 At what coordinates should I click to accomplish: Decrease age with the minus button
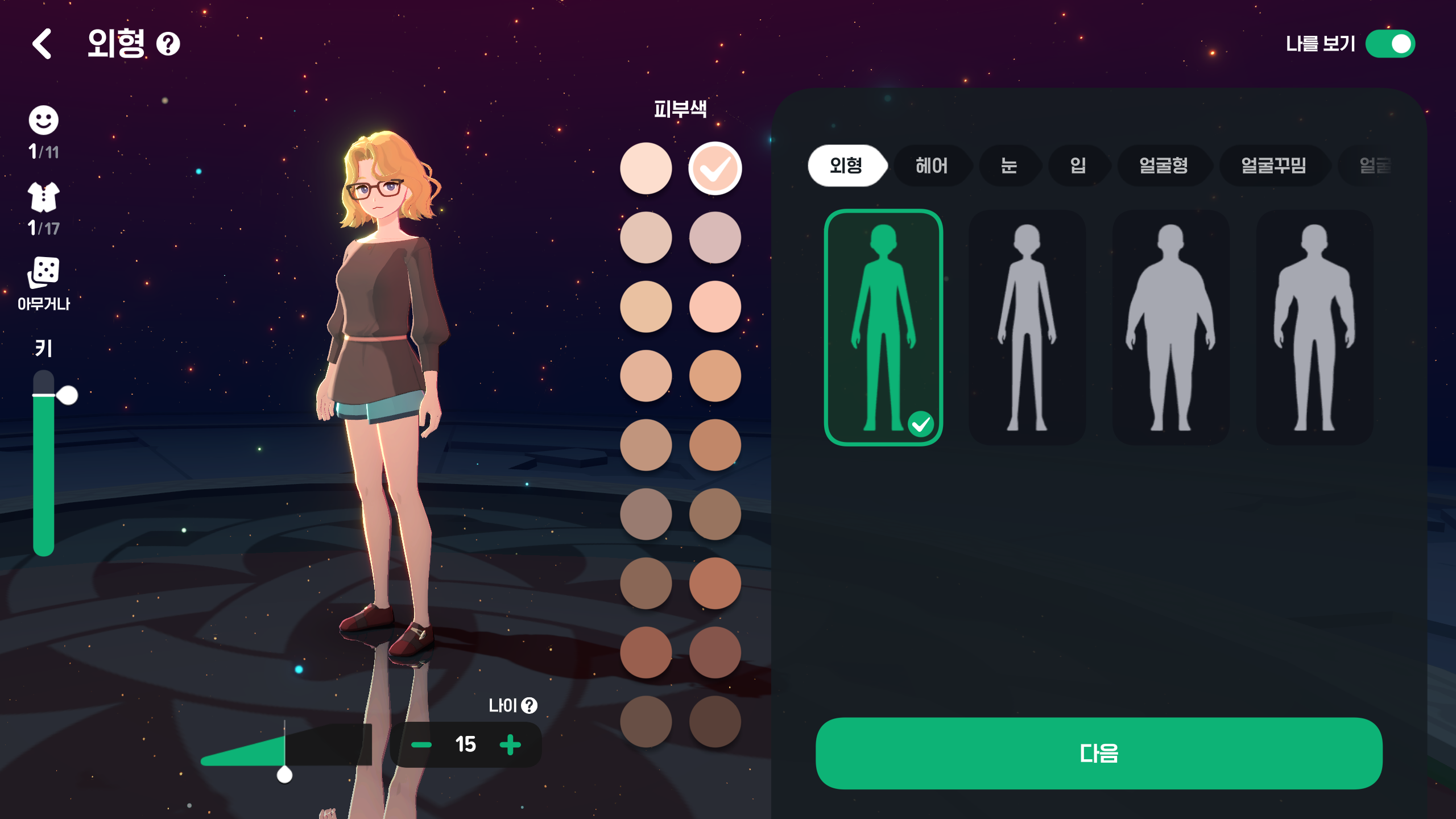pyautogui.click(x=421, y=744)
